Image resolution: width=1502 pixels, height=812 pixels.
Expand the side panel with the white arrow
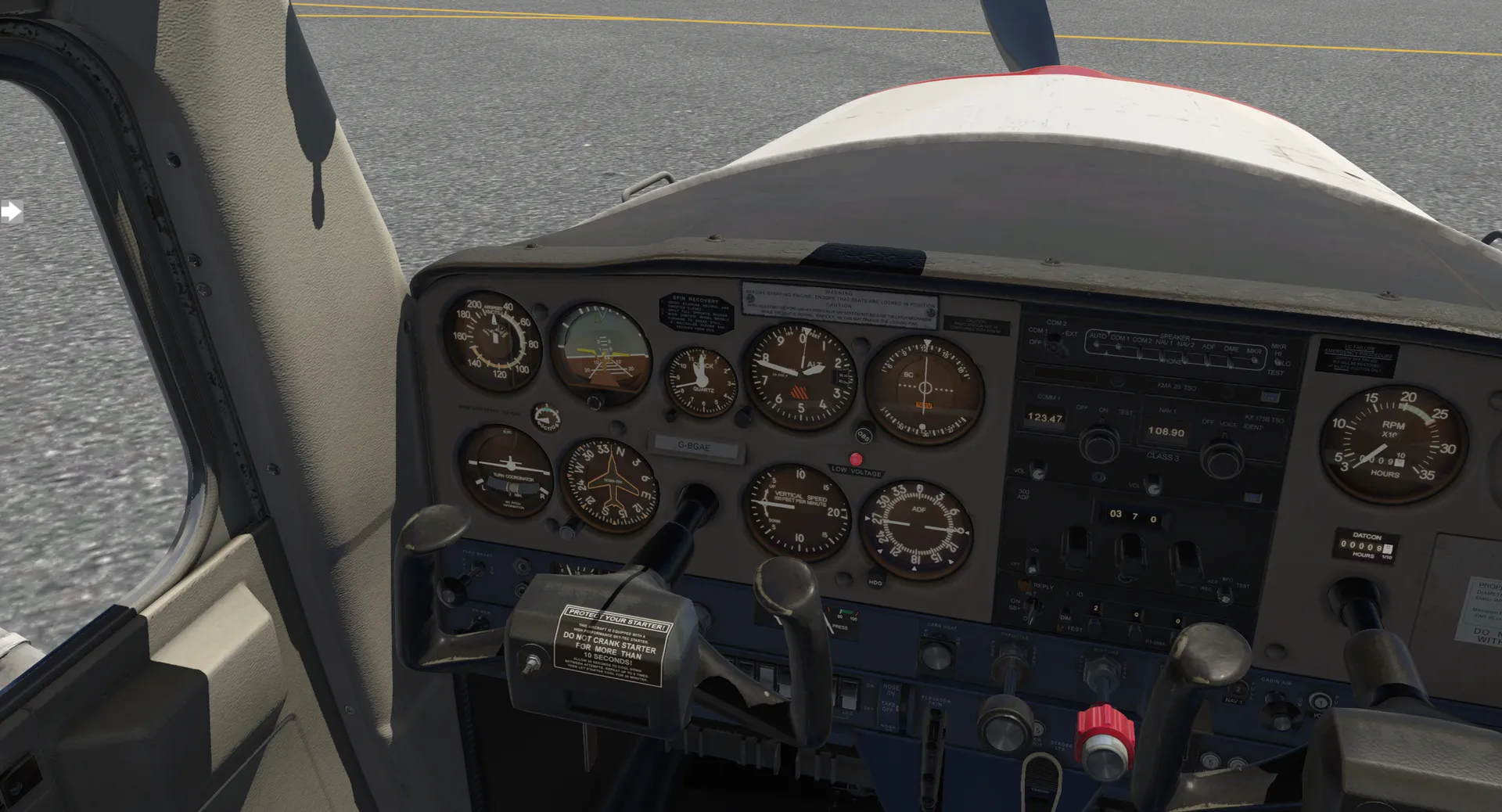[x=11, y=211]
